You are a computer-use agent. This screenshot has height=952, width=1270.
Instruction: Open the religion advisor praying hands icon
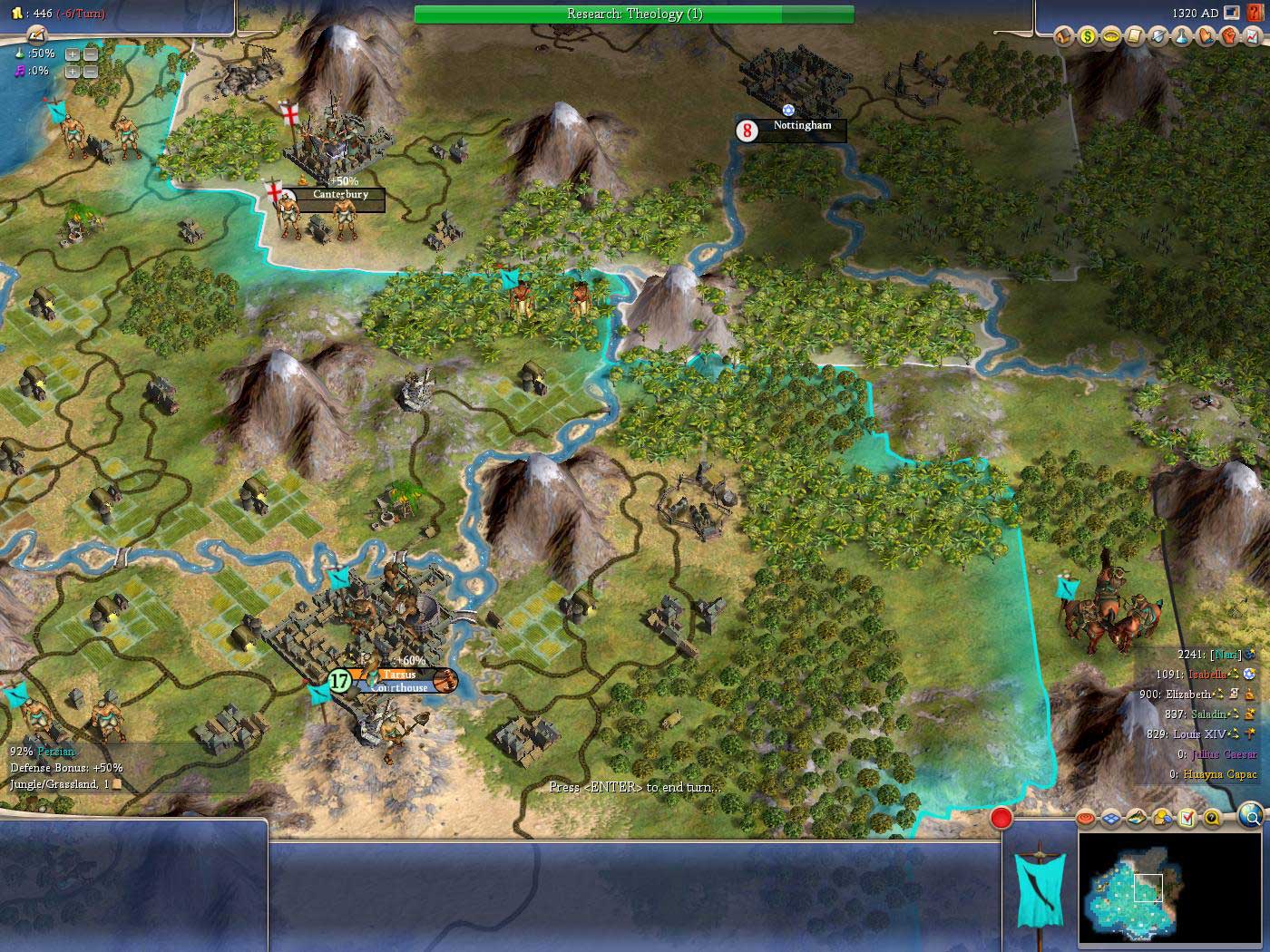(1206, 37)
